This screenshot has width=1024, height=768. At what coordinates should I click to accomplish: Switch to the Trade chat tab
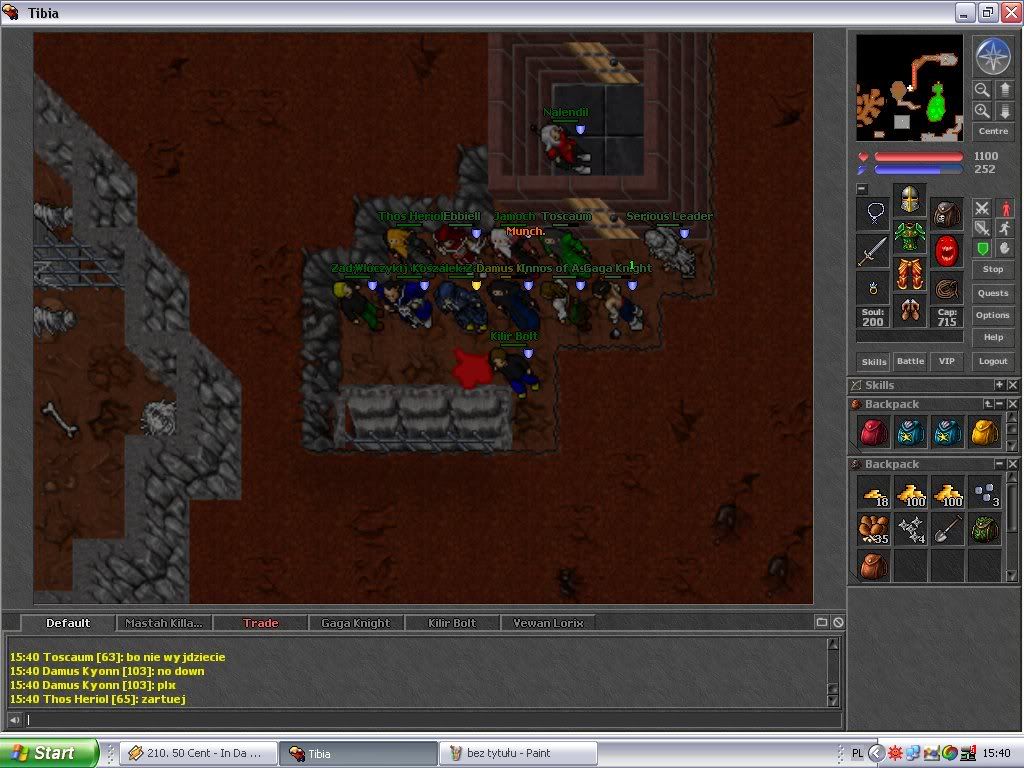click(261, 623)
